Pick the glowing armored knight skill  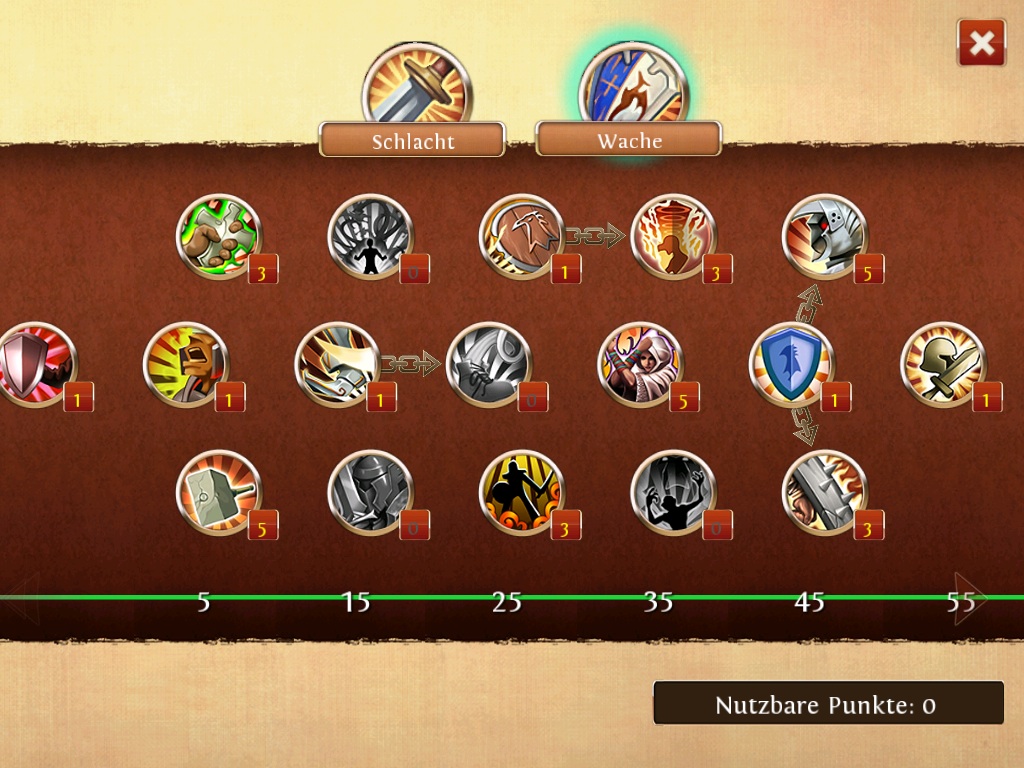[337, 364]
